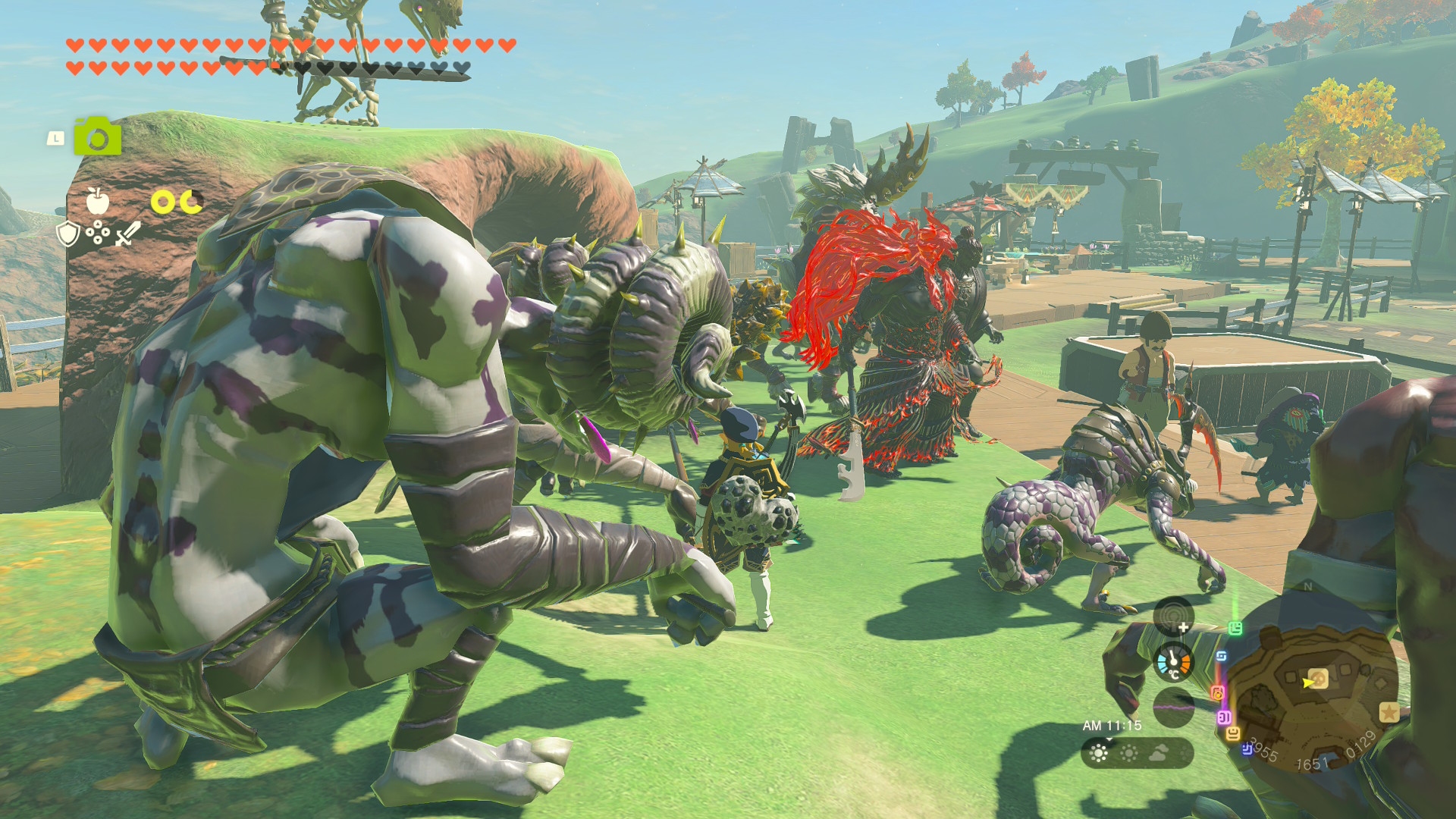Select the pink sage marker beside minimap
The height and width of the screenshot is (819, 1456).
1223,717
